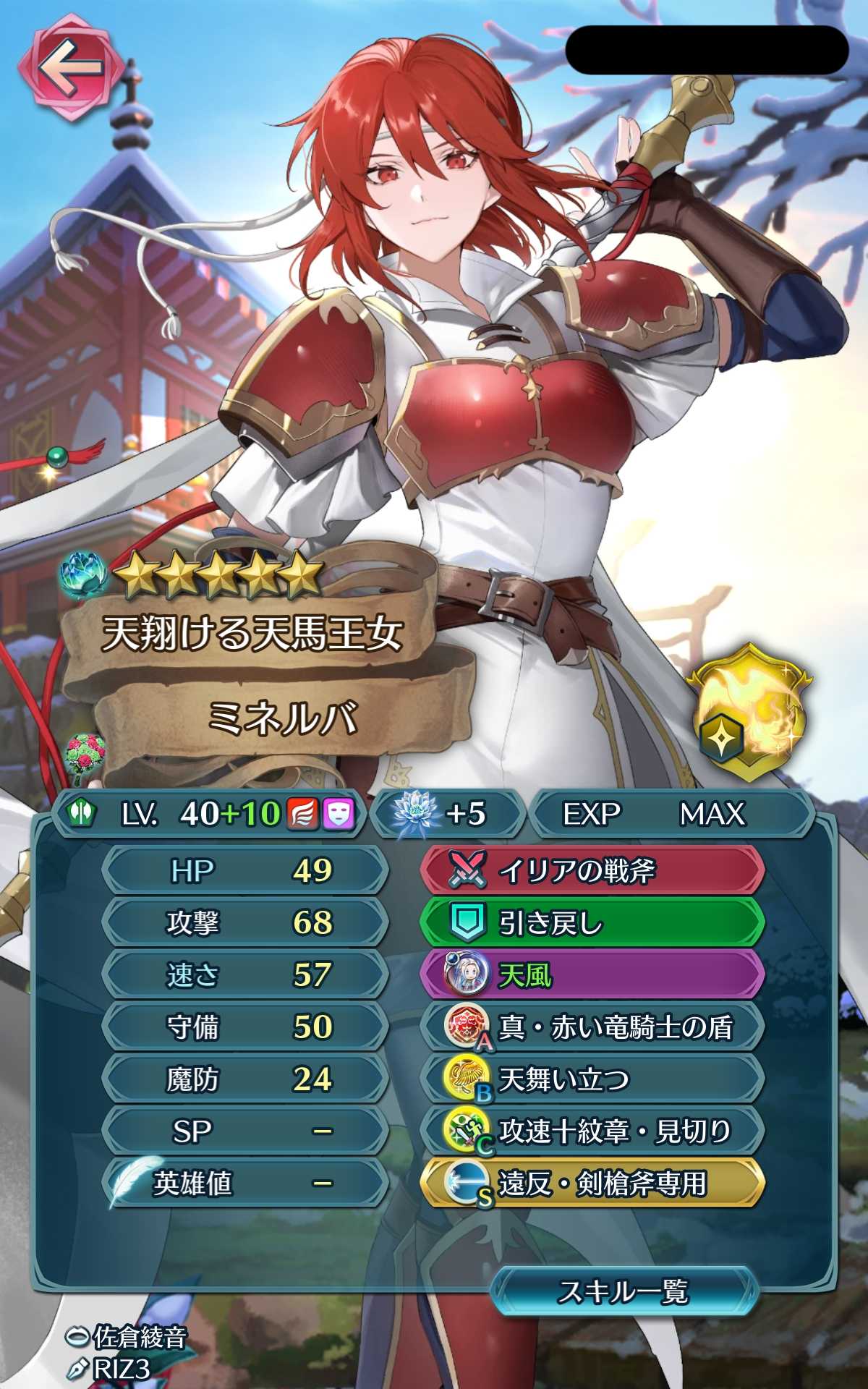
Task: Select the 英雄値 hero merit row
Action: point(246,1184)
